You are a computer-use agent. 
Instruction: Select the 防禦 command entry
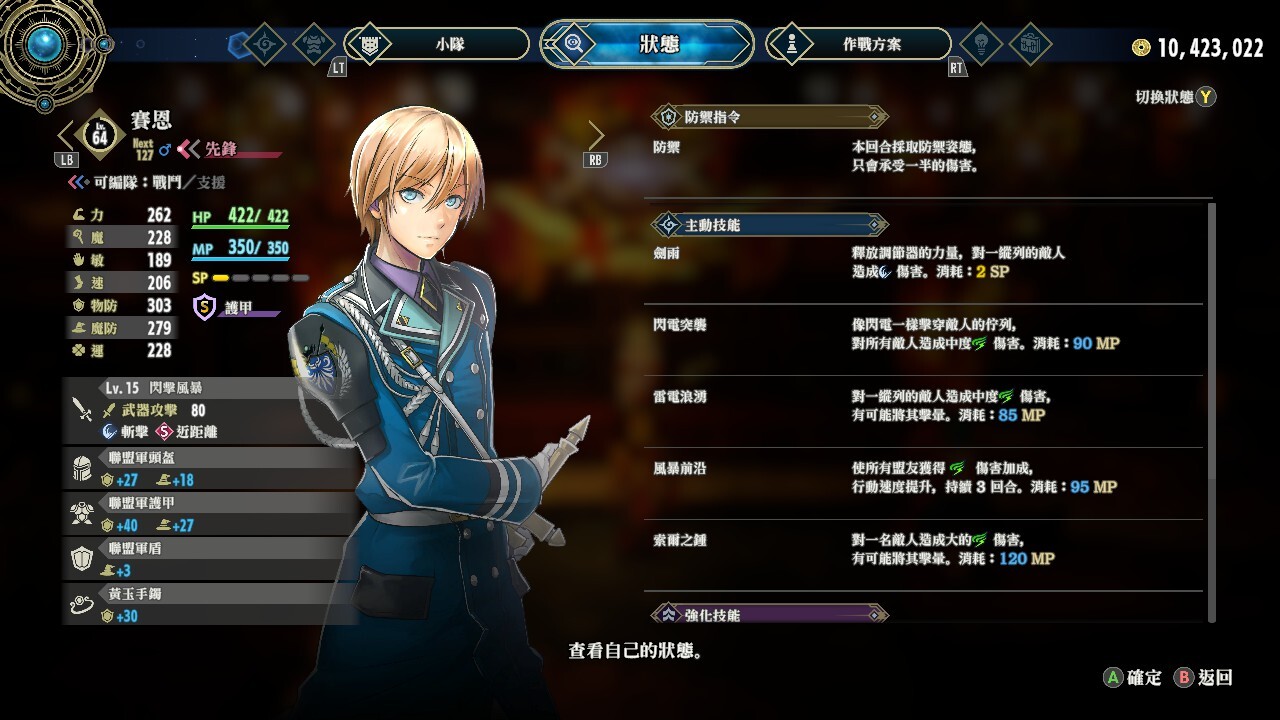926,156
